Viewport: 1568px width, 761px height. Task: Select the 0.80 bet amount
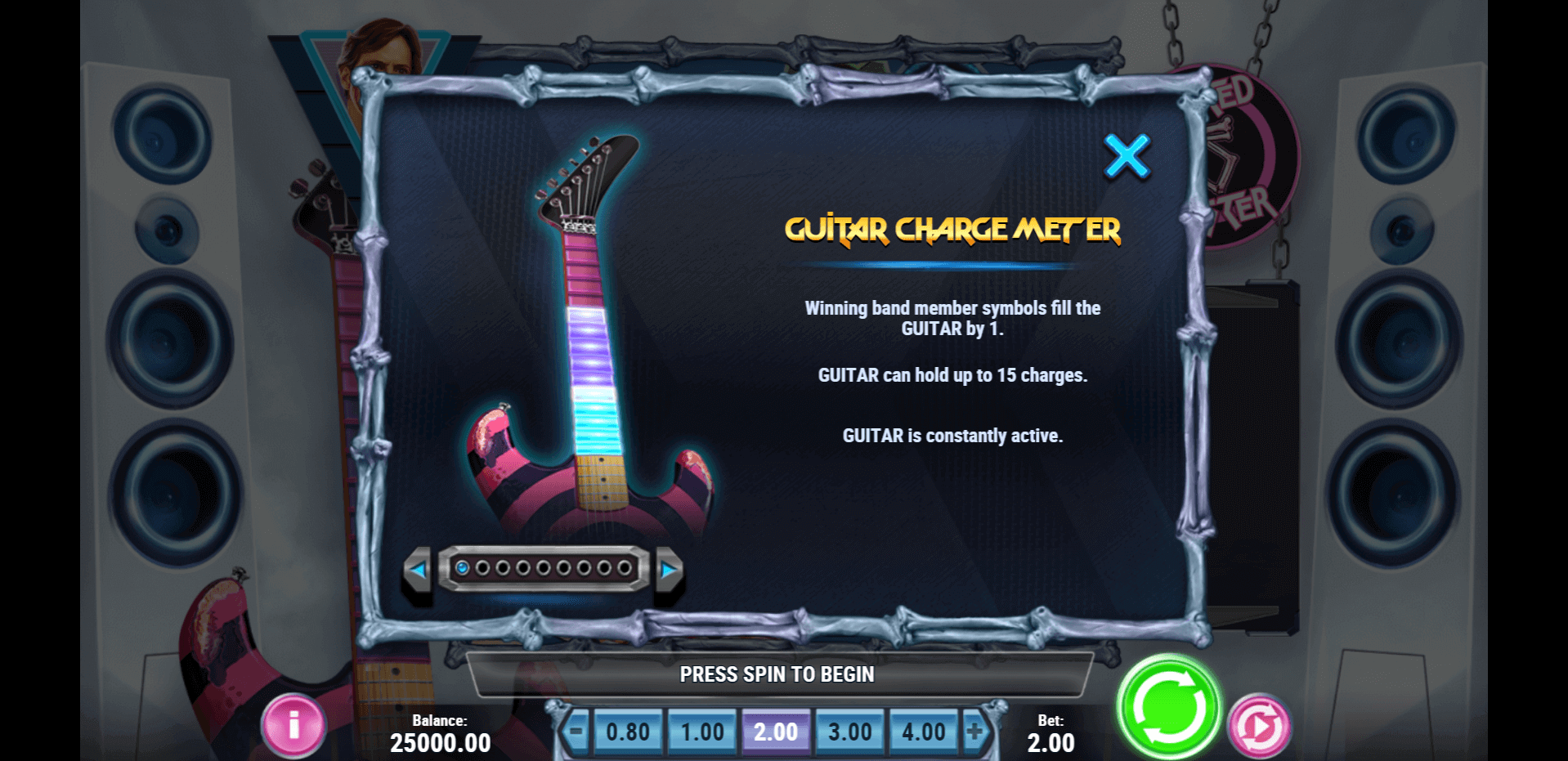pyautogui.click(x=628, y=732)
